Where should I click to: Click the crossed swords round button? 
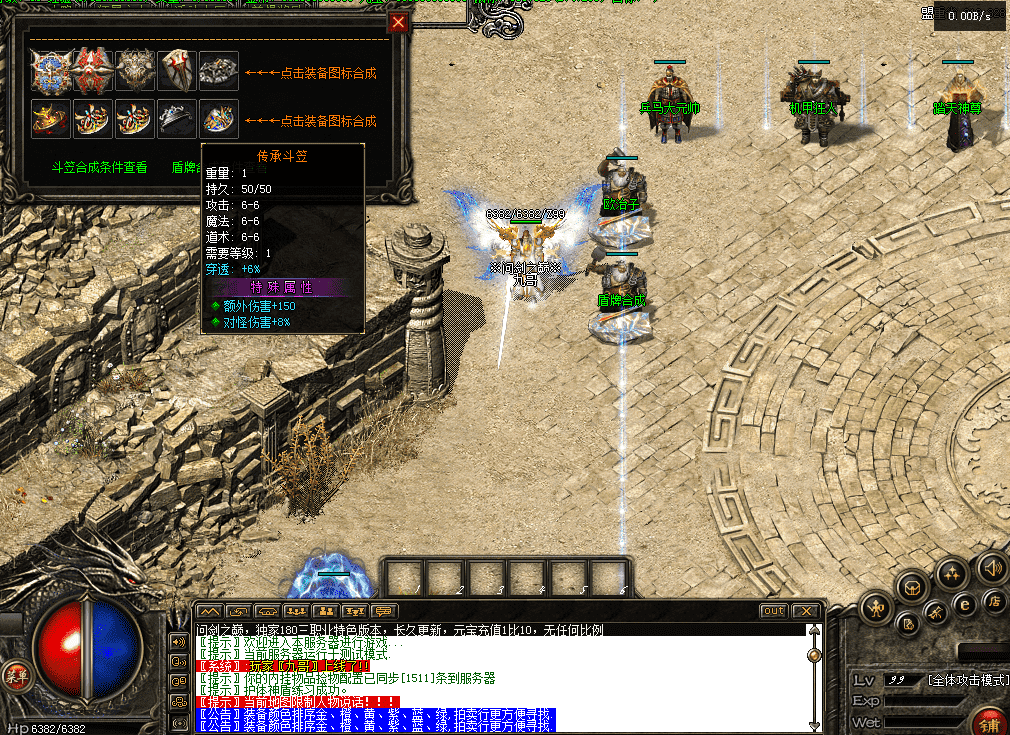937,612
